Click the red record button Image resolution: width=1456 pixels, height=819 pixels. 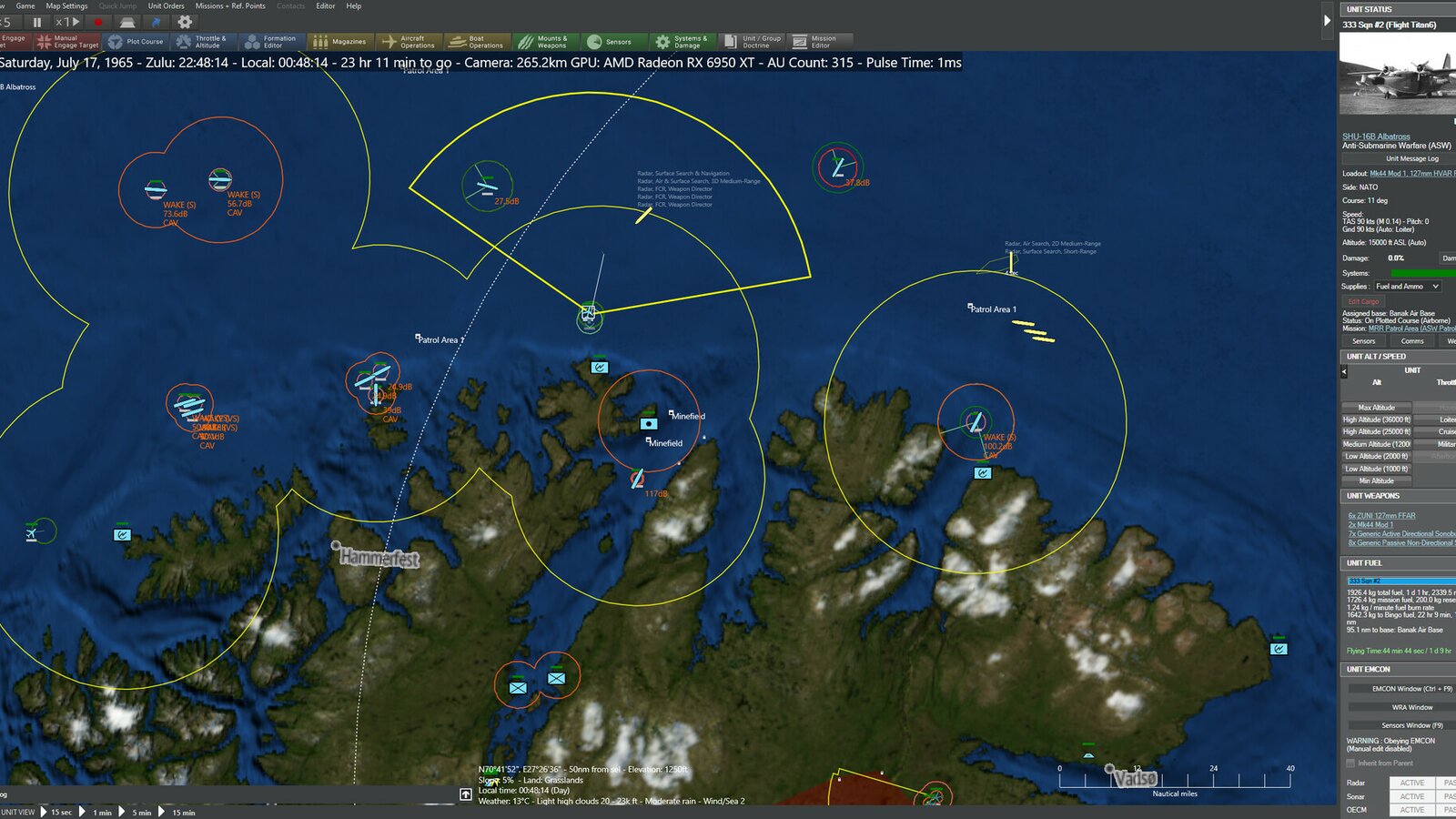(98, 22)
